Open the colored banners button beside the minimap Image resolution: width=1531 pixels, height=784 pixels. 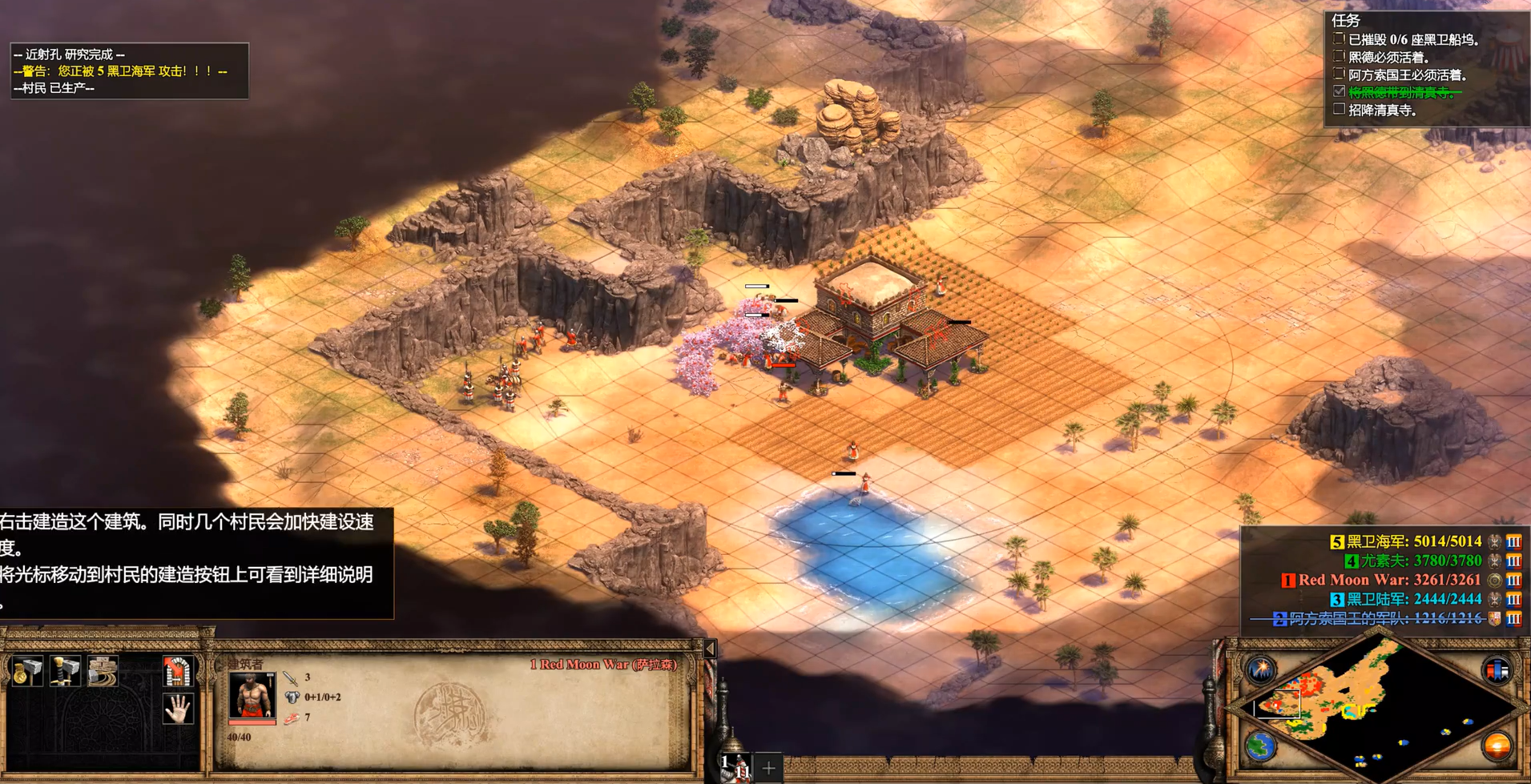coord(1497,669)
